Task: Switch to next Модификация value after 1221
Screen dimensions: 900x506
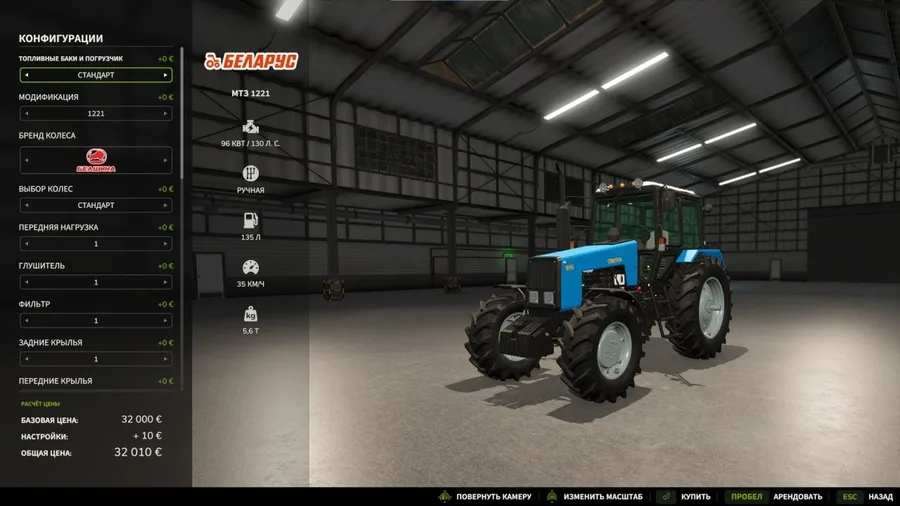Action: (165, 114)
